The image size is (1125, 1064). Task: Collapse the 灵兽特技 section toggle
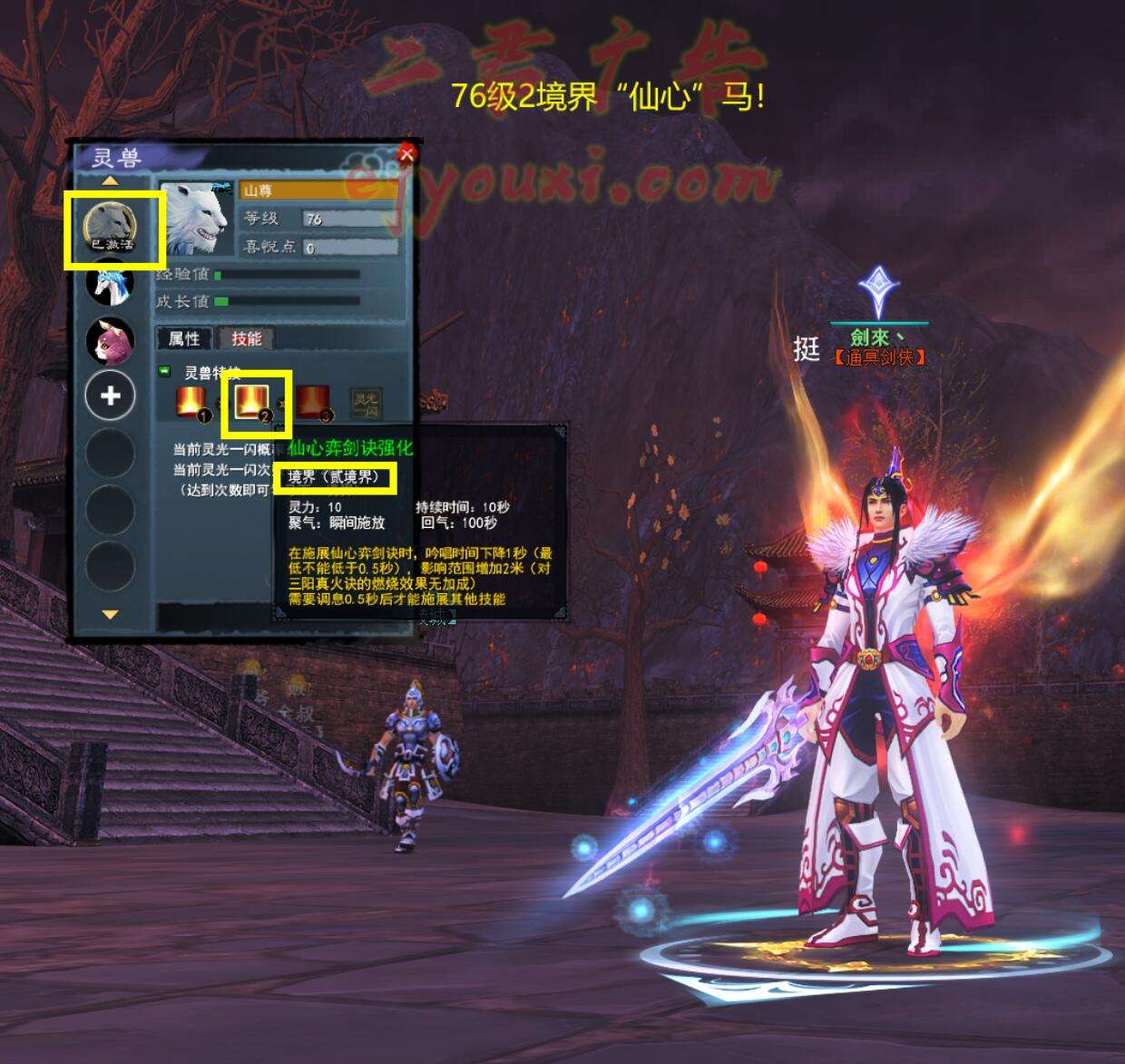164,372
